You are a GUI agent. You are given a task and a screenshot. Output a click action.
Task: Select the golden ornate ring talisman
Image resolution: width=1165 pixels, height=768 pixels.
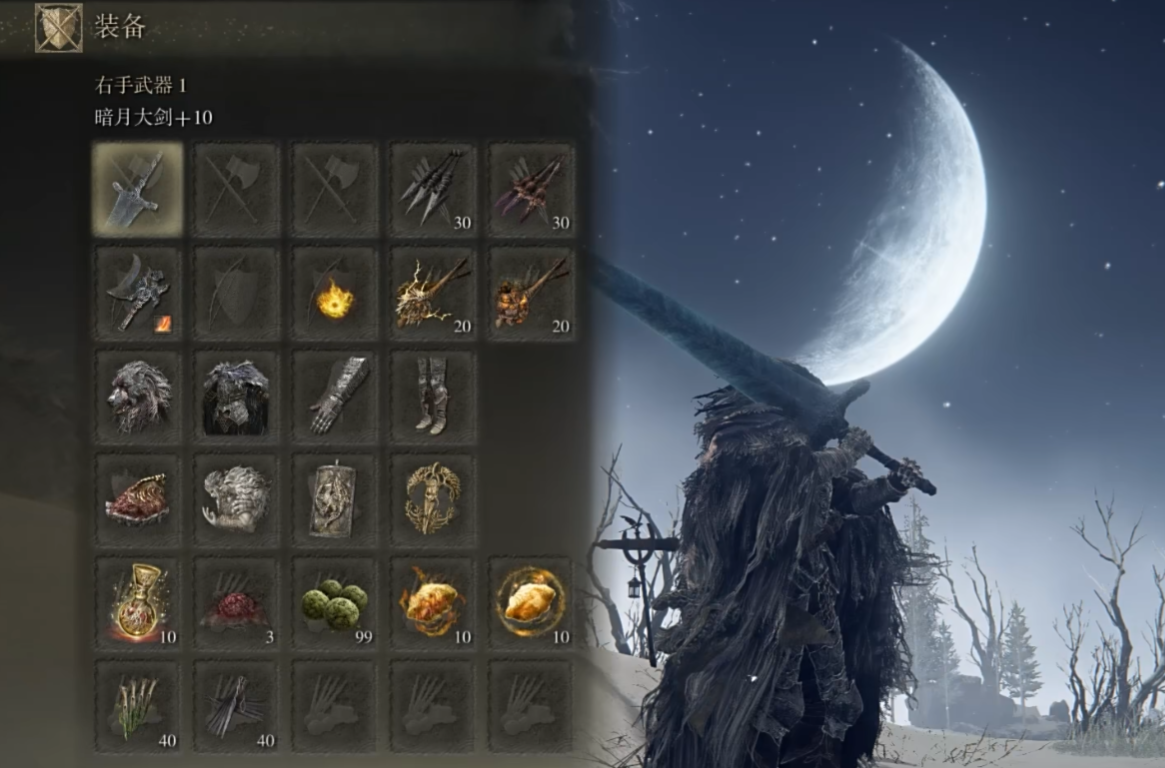tap(433, 499)
